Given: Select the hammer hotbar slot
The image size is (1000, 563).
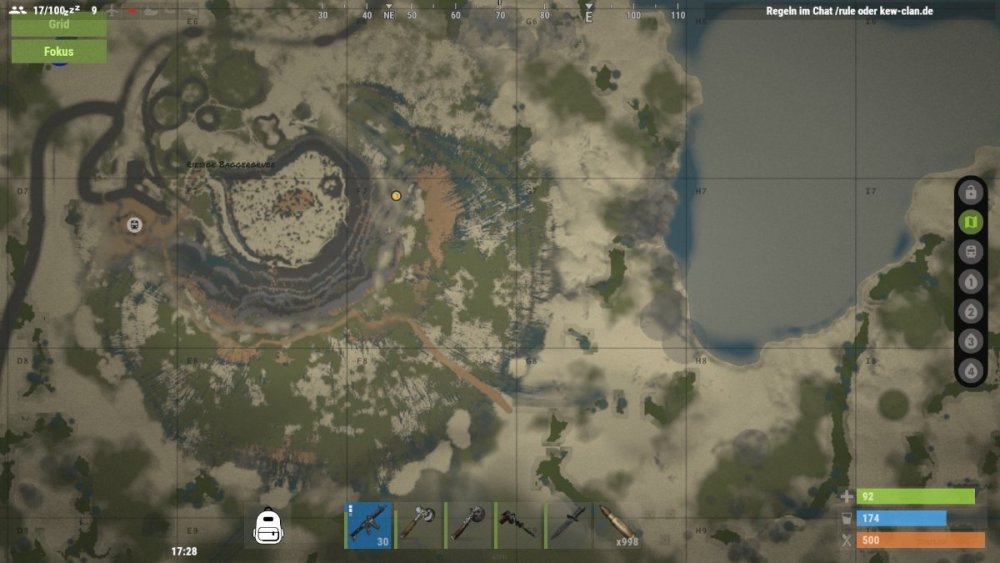Looking at the screenshot, I should coord(518,525).
